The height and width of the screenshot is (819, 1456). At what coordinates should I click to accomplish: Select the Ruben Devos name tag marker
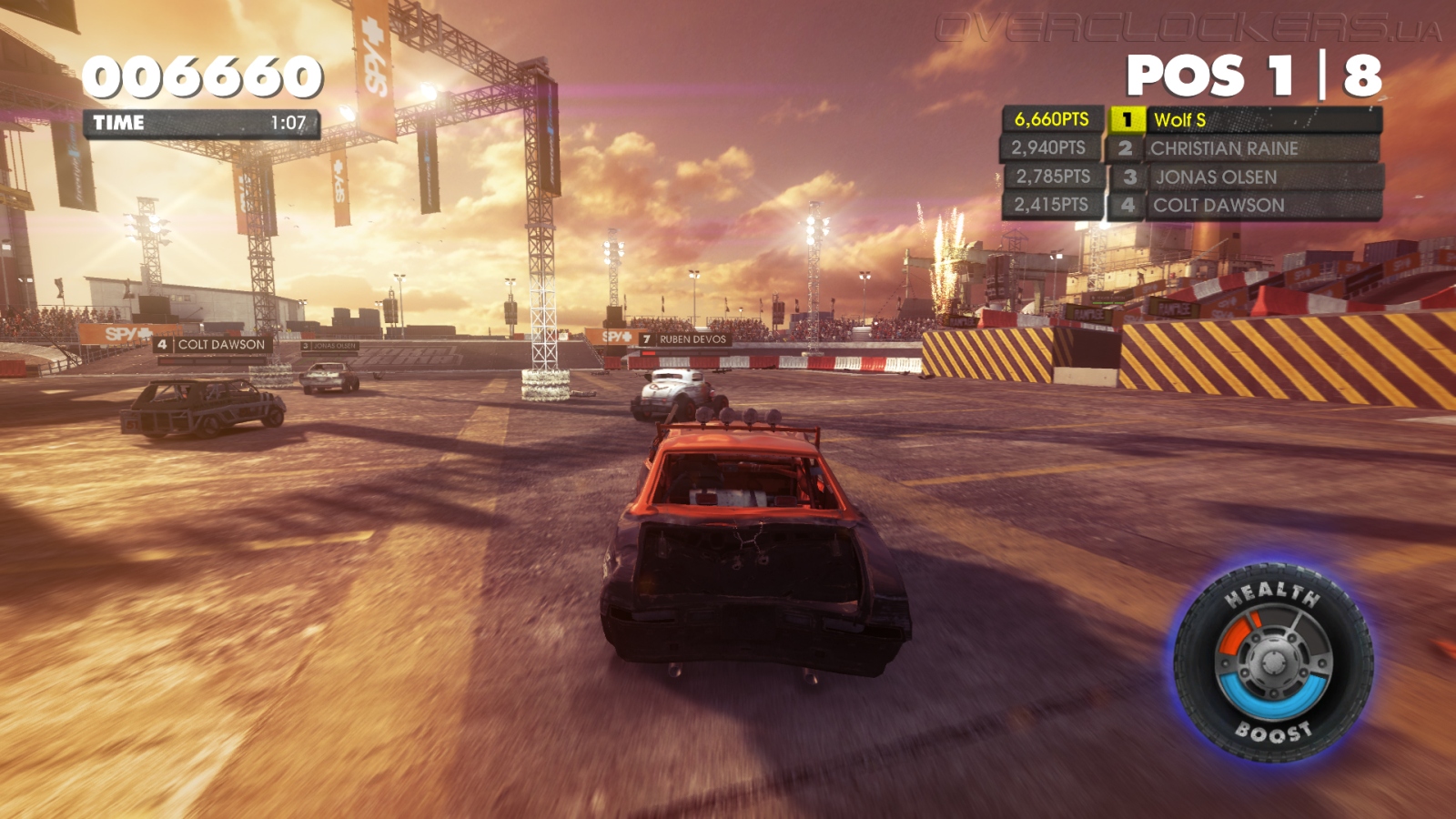684,339
